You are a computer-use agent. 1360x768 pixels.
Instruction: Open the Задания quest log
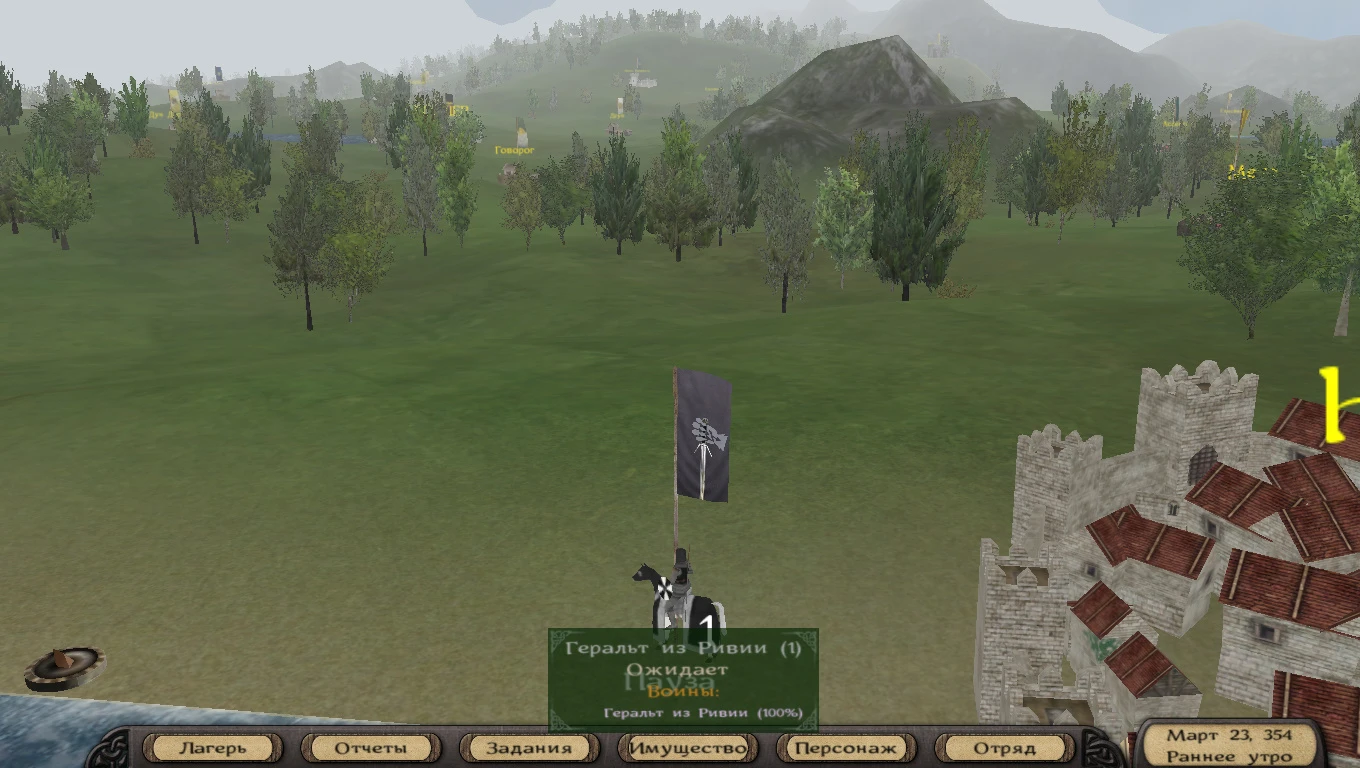pos(529,747)
